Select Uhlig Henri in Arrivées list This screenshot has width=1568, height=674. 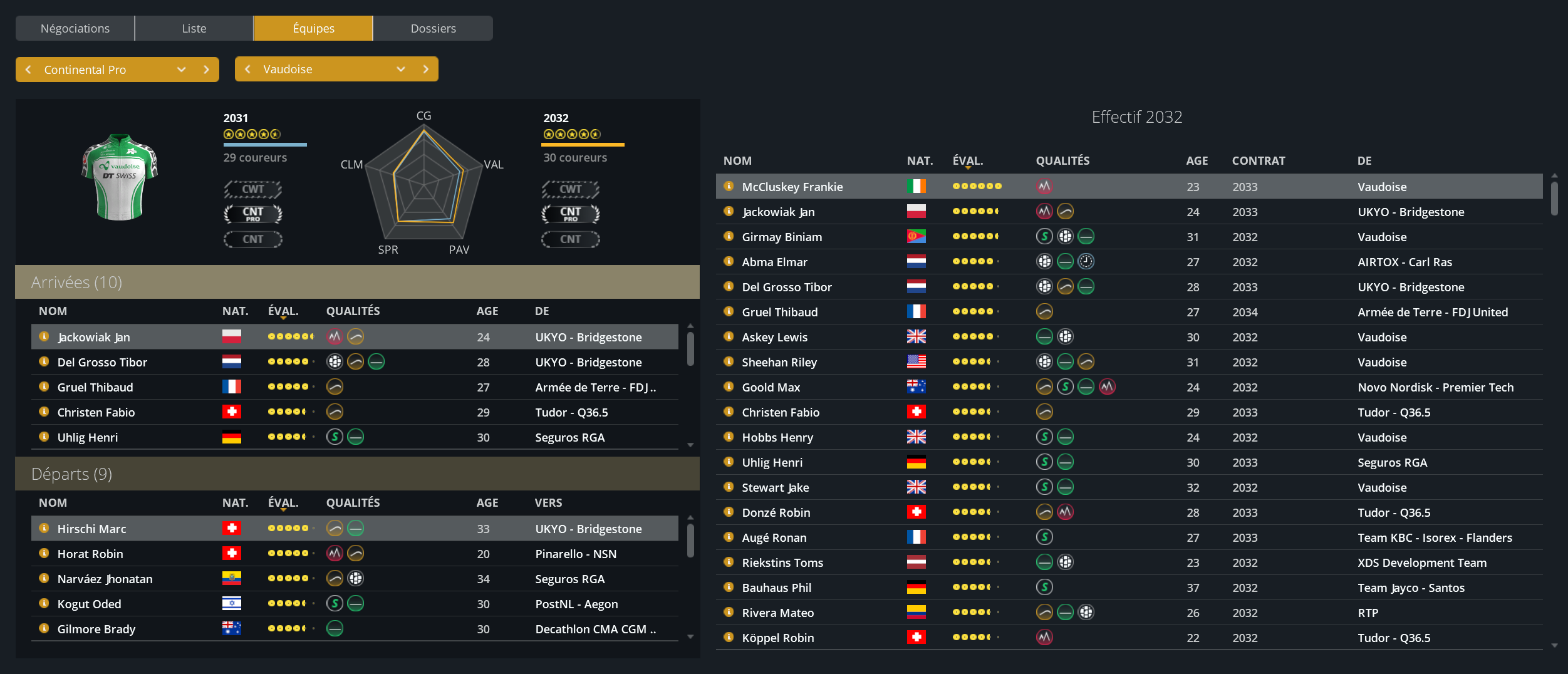(88, 437)
